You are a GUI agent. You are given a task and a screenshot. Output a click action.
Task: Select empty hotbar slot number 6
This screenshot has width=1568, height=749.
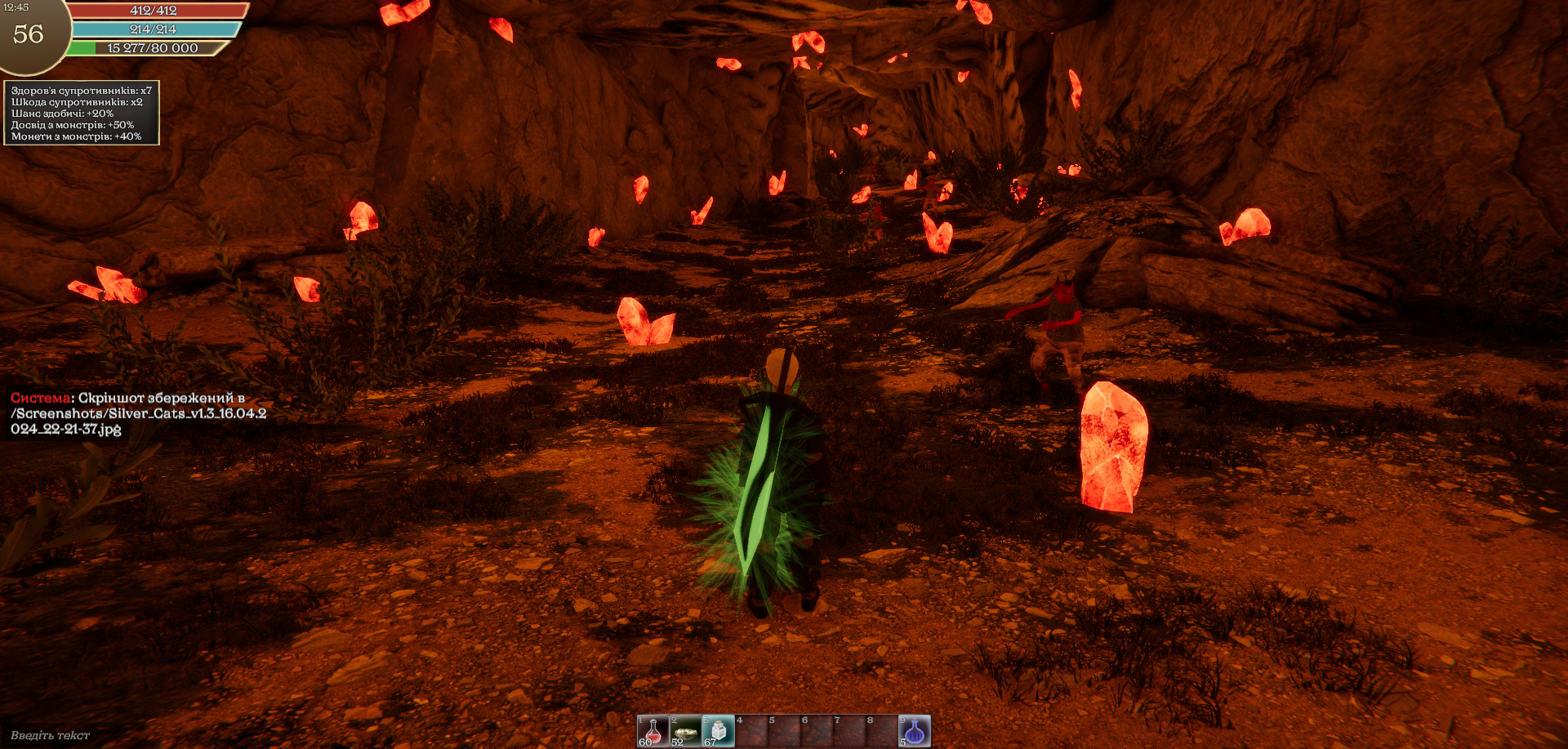pos(817,731)
